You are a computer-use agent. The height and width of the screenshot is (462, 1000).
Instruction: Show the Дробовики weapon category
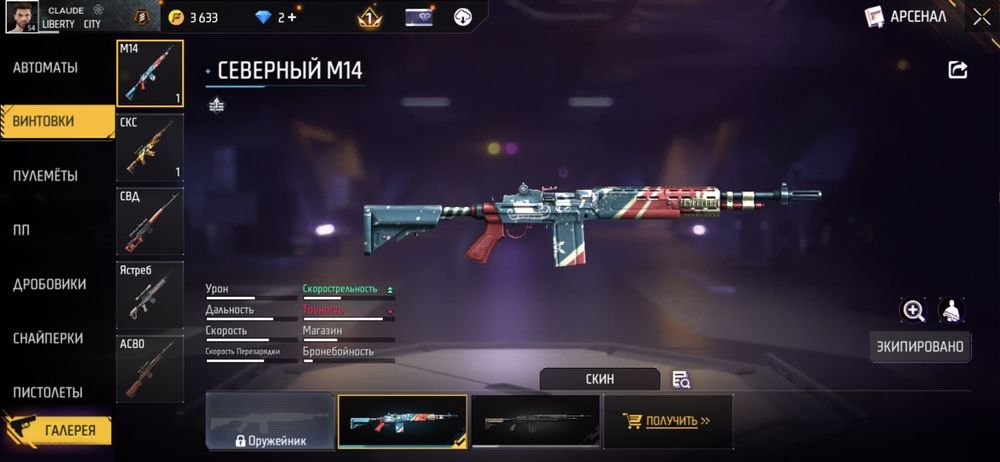pos(50,284)
